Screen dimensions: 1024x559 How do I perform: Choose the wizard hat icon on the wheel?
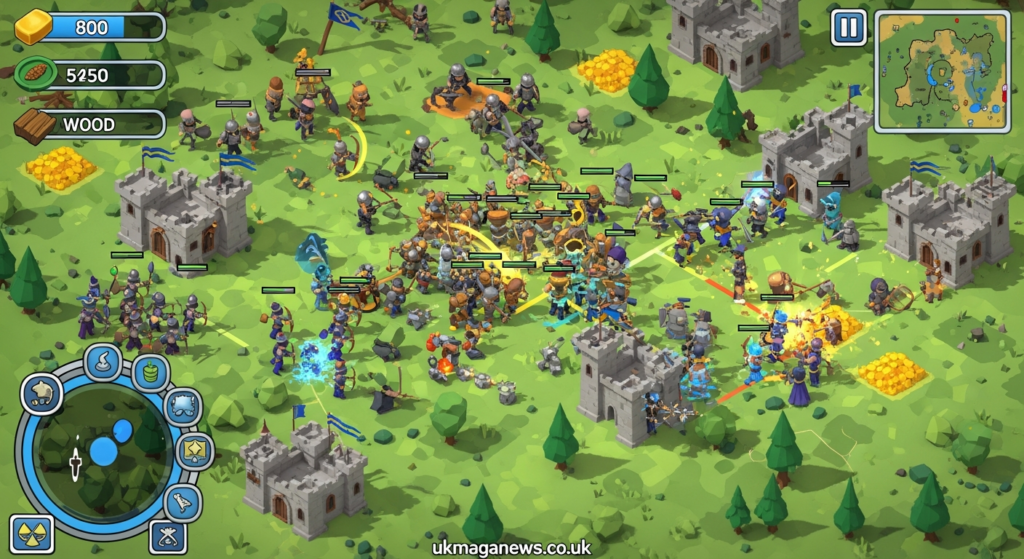point(103,362)
